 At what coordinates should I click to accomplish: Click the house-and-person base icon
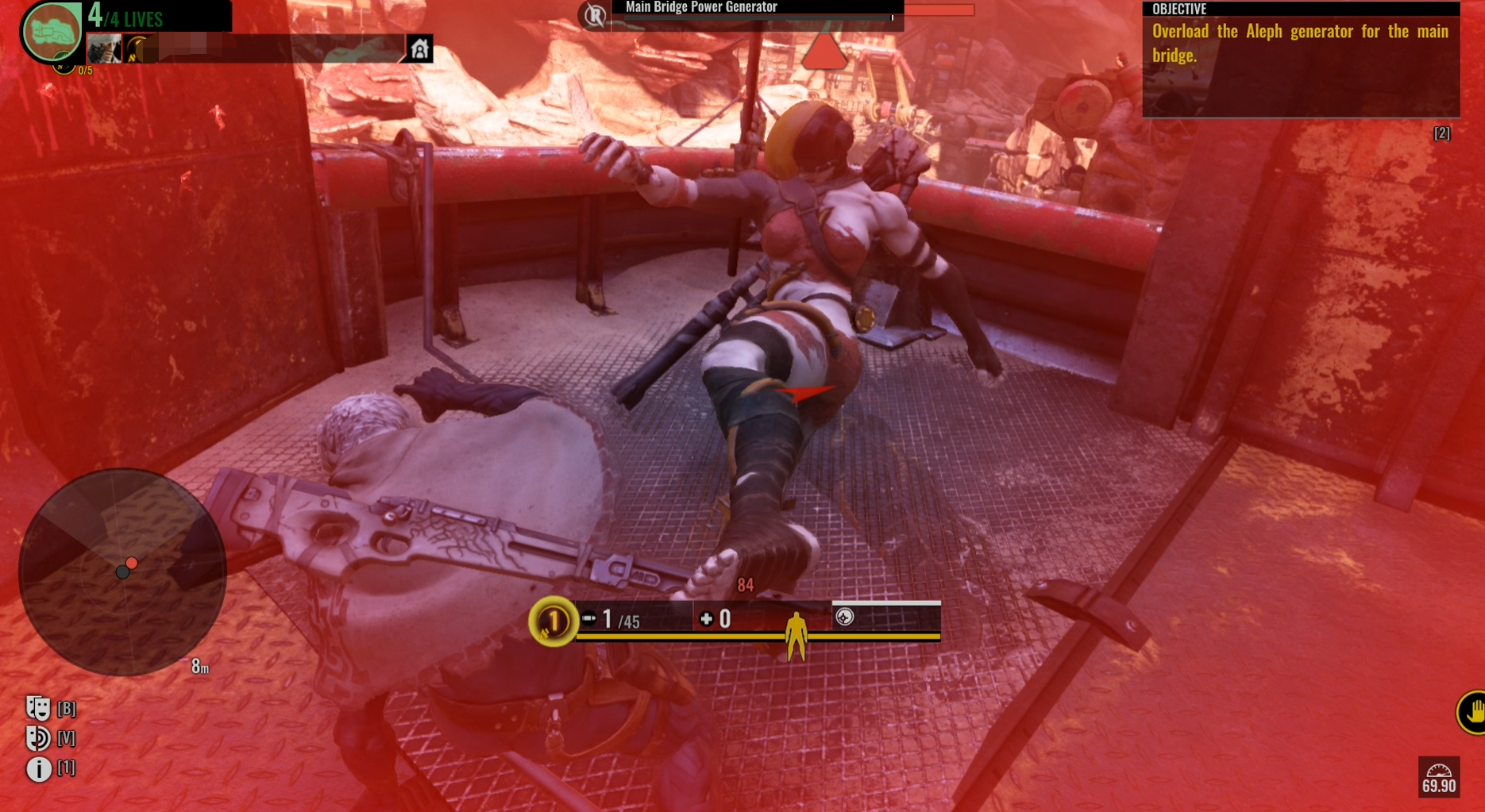coord(419,49)
